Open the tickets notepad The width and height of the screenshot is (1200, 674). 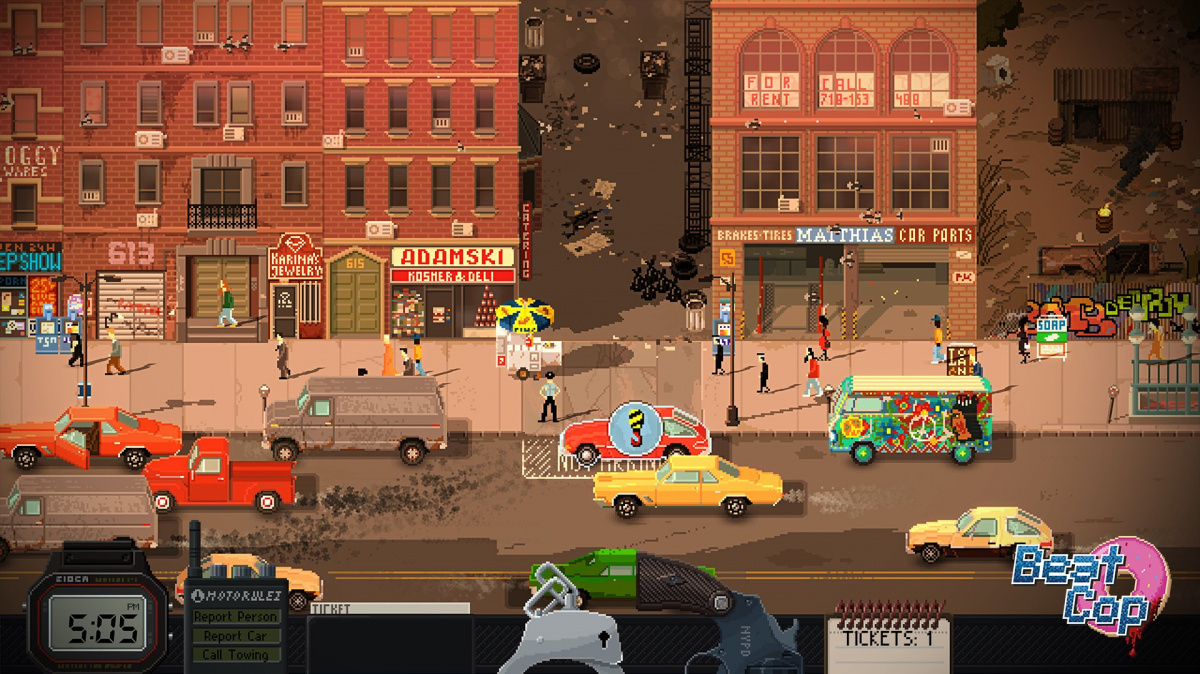tap(888, 640)
